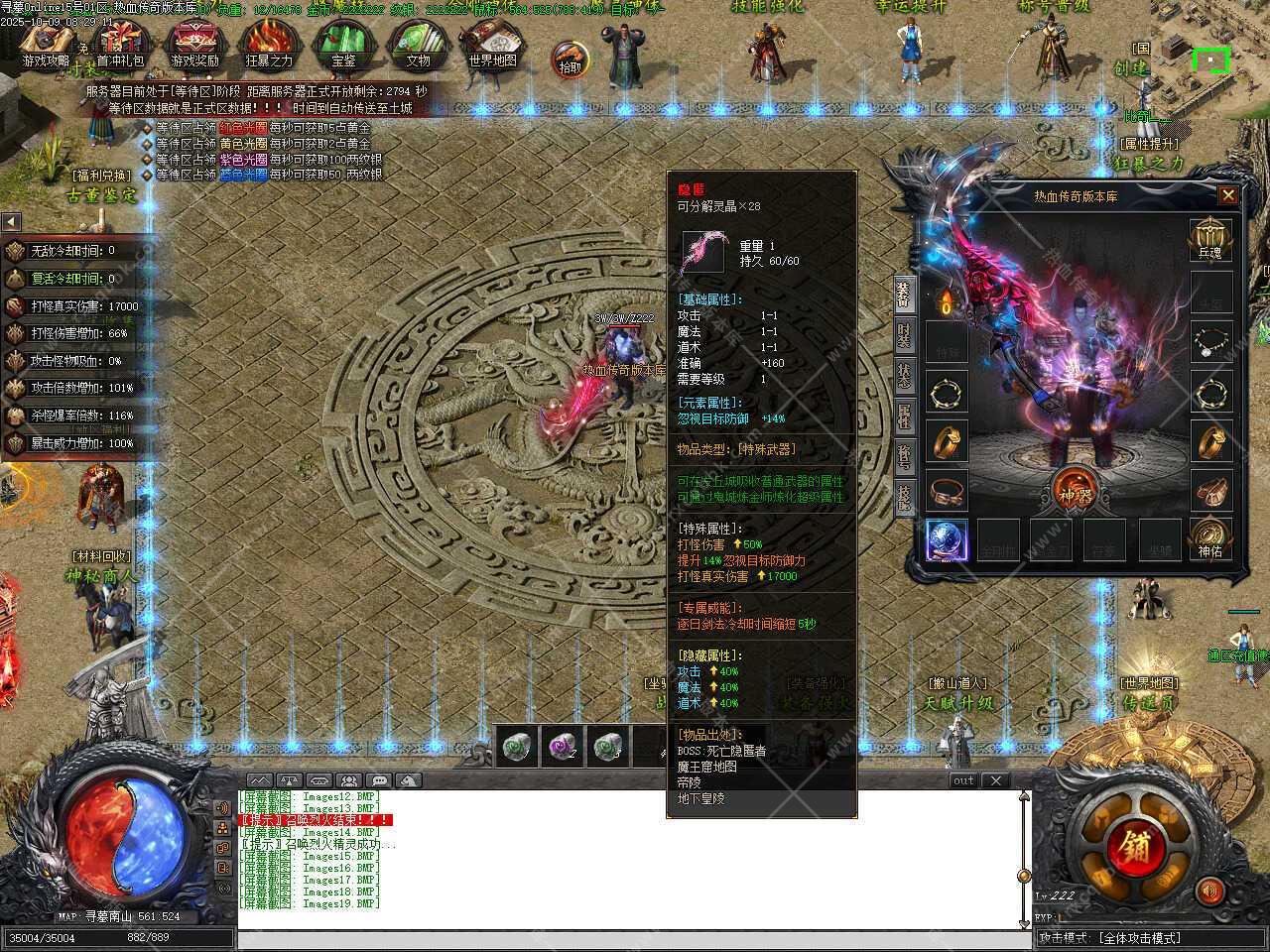
Task: Open the 宝鉴 green jade icon
Action: coord(343,46)
